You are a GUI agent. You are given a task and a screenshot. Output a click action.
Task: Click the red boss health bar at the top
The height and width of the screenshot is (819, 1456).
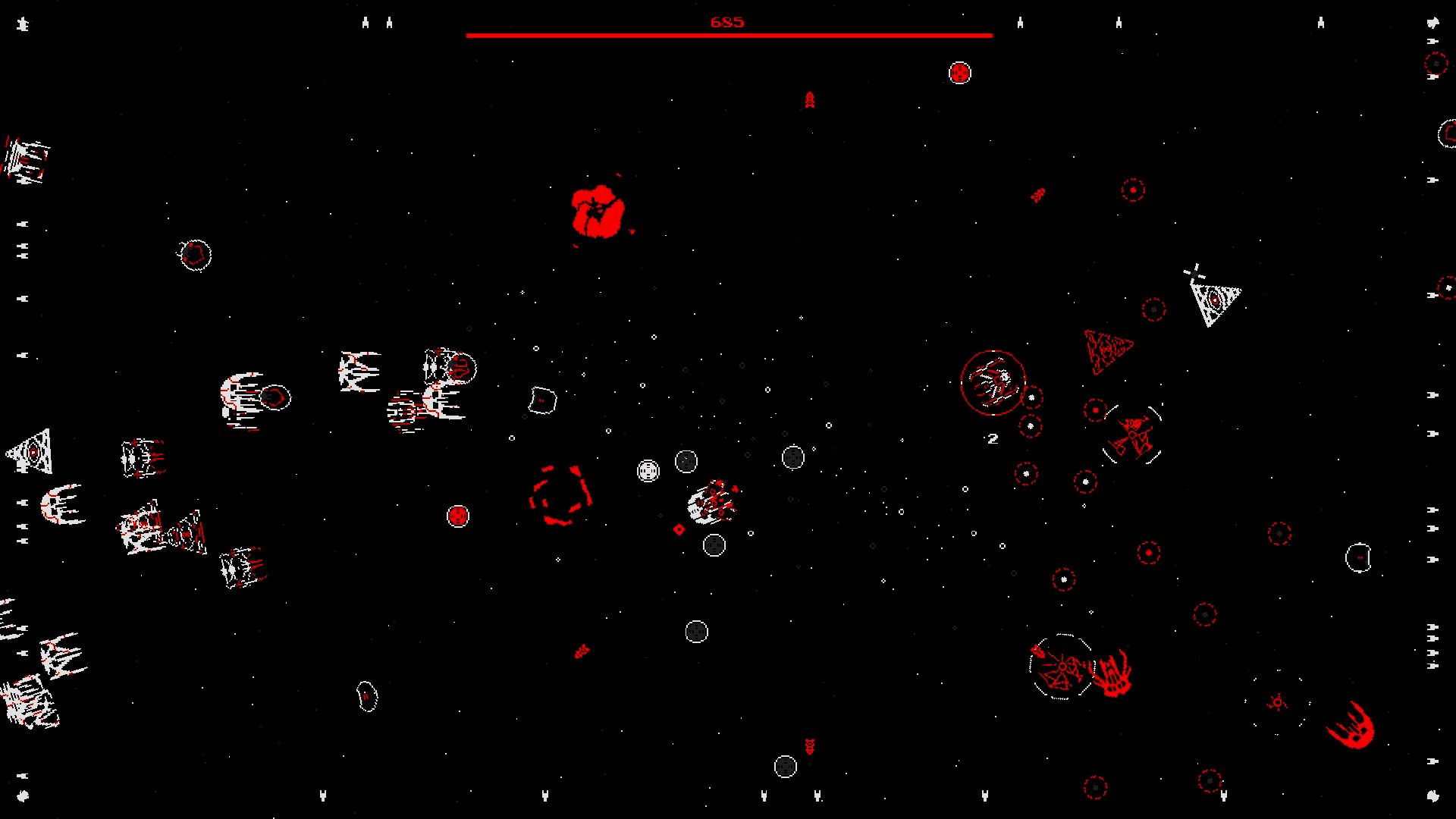[x=728, y=33]
